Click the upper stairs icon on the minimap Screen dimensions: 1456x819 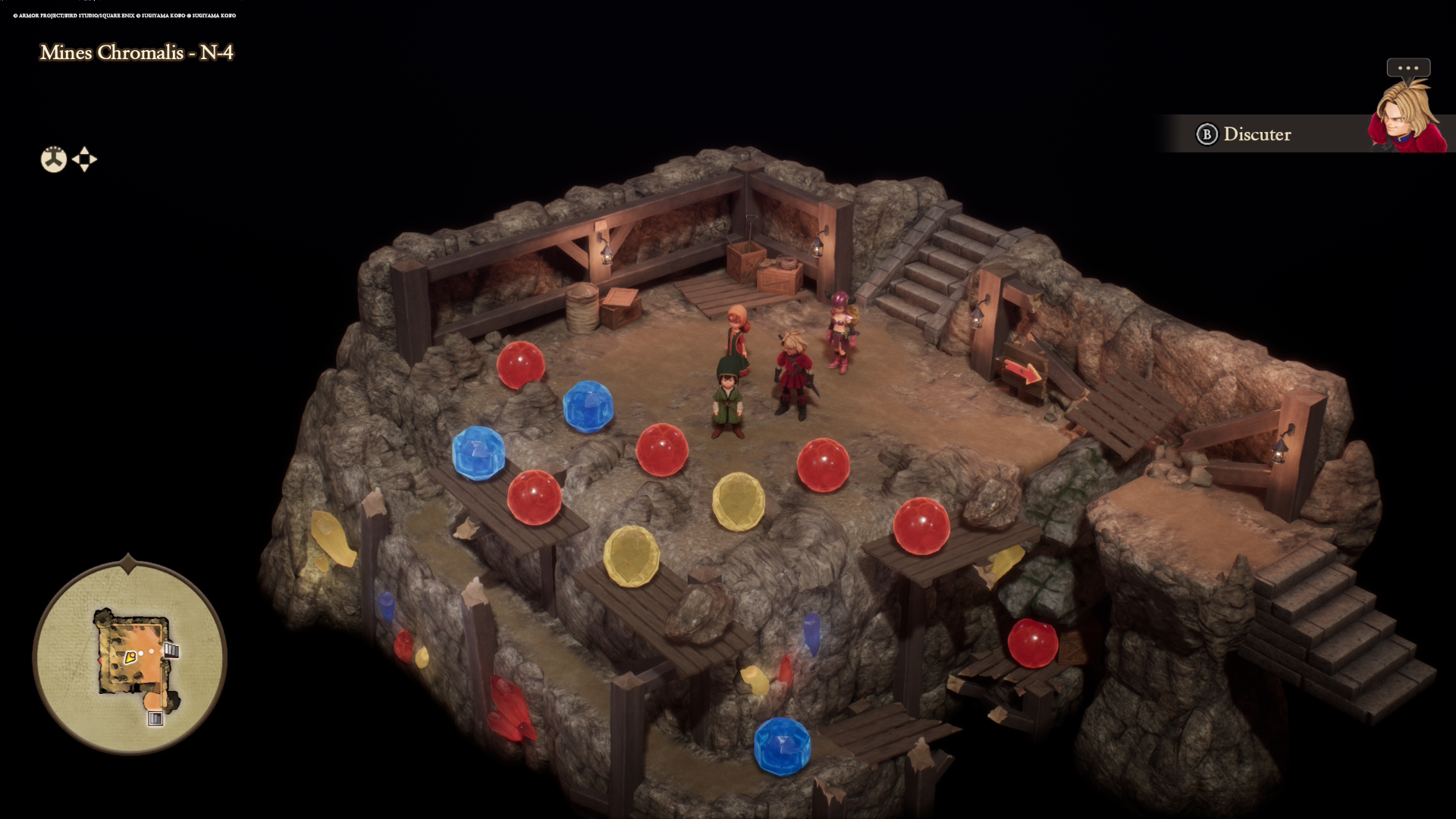171,650
